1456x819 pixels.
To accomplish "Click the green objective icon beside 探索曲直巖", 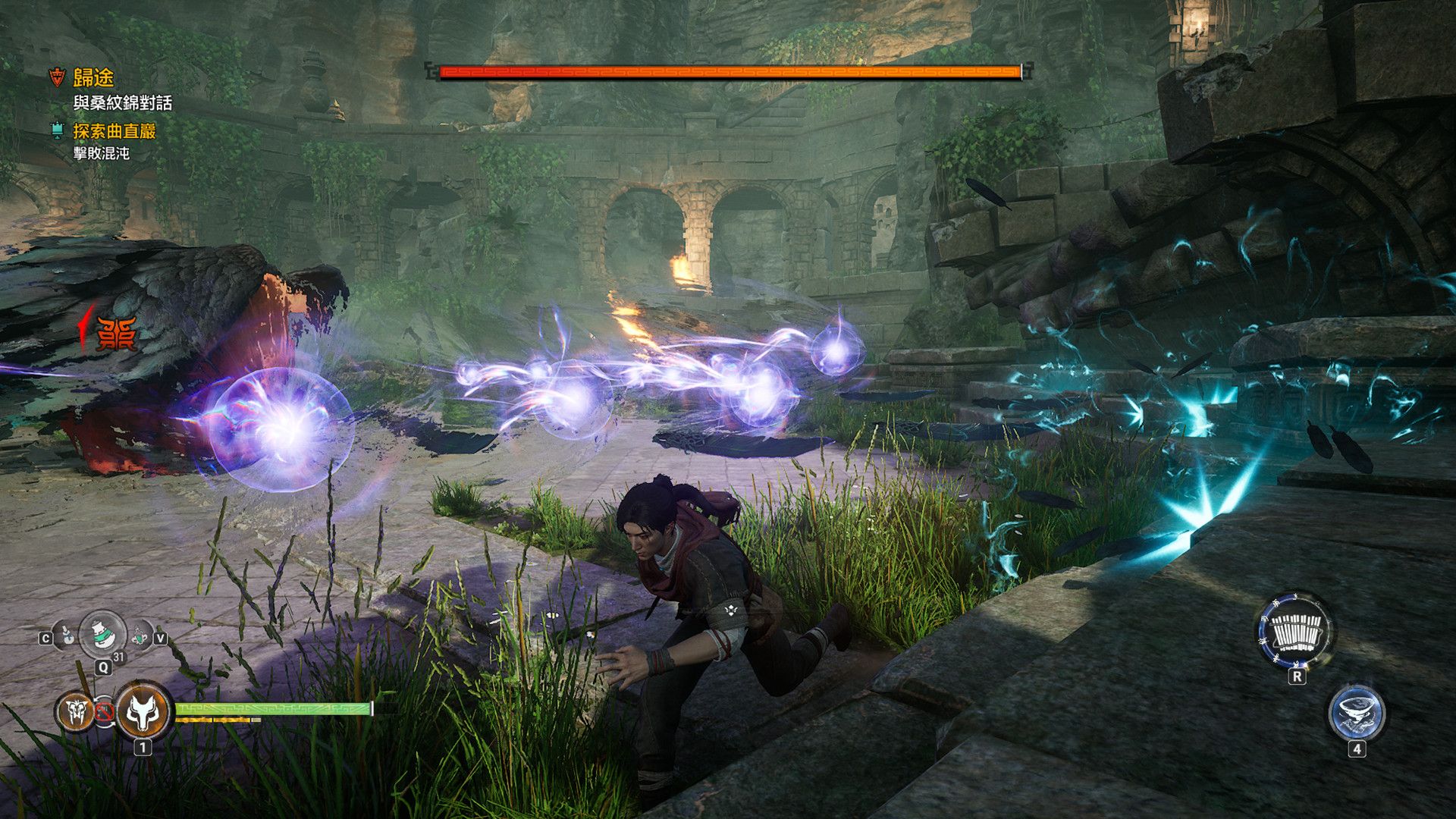I will [58, 130].
